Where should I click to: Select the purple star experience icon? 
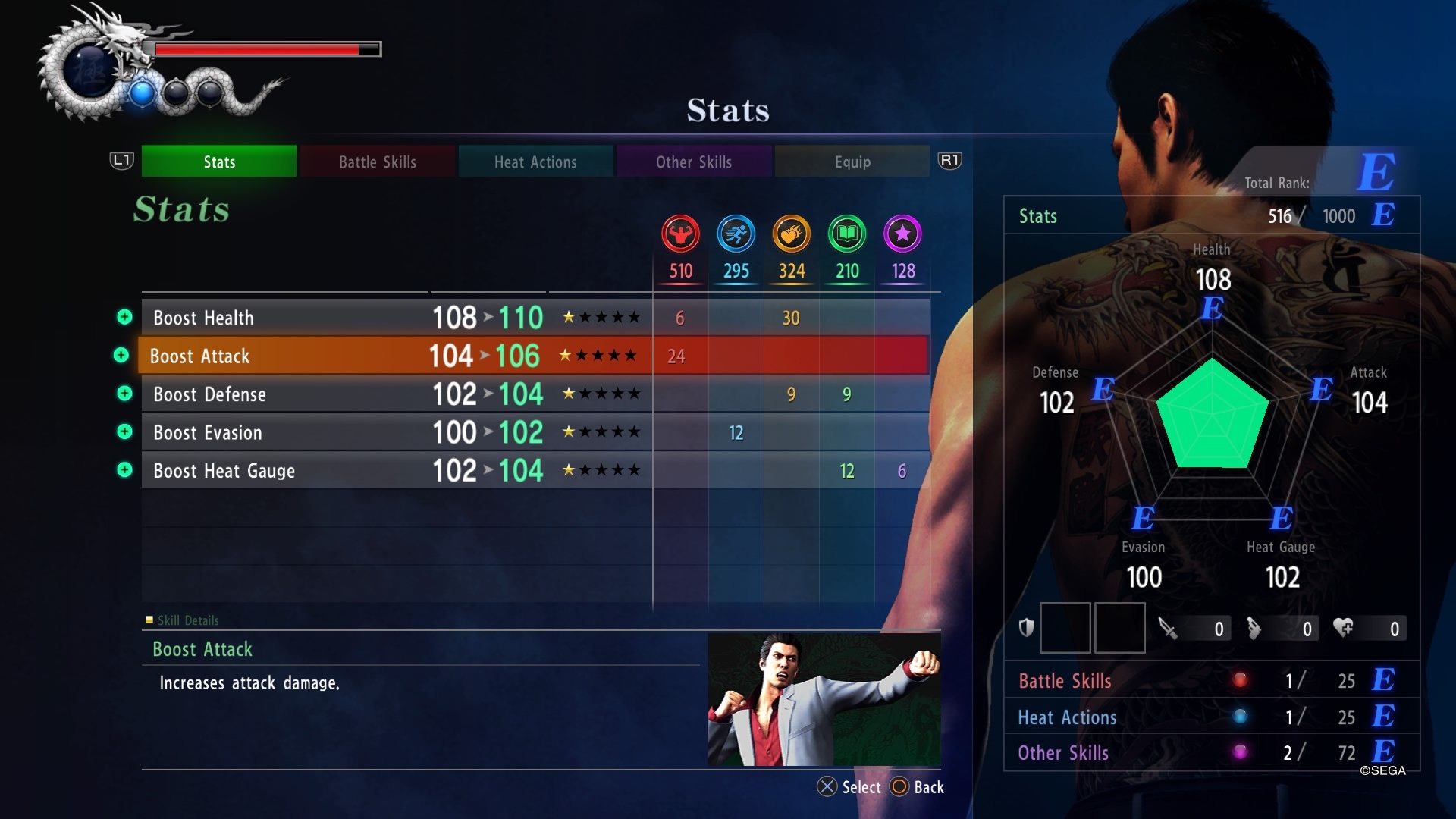[x=902, y=235]
